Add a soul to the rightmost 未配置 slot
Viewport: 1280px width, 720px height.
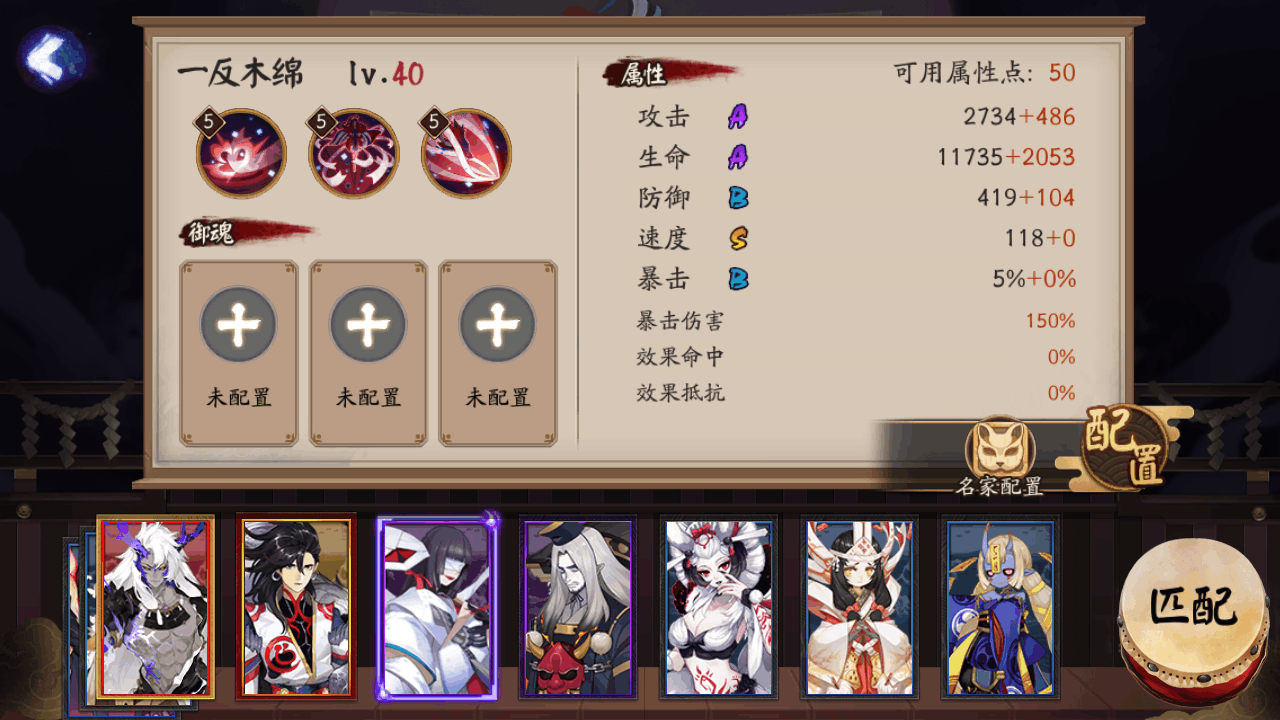click(x=497, y=325)
